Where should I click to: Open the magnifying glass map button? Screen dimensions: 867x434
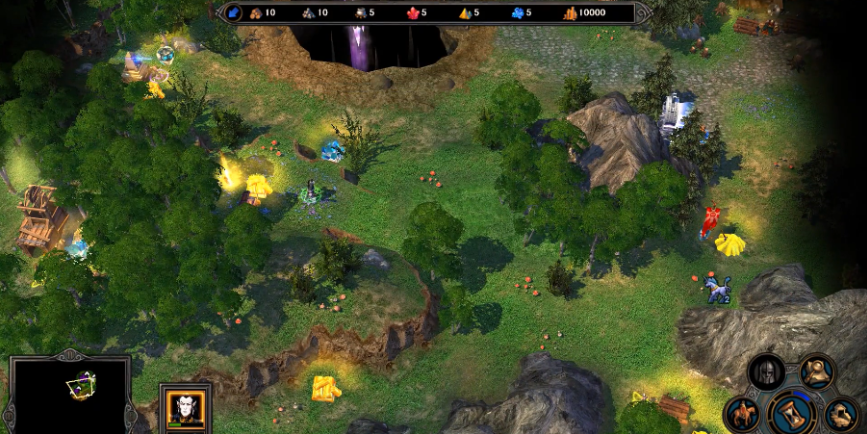(x=817, y=373)
